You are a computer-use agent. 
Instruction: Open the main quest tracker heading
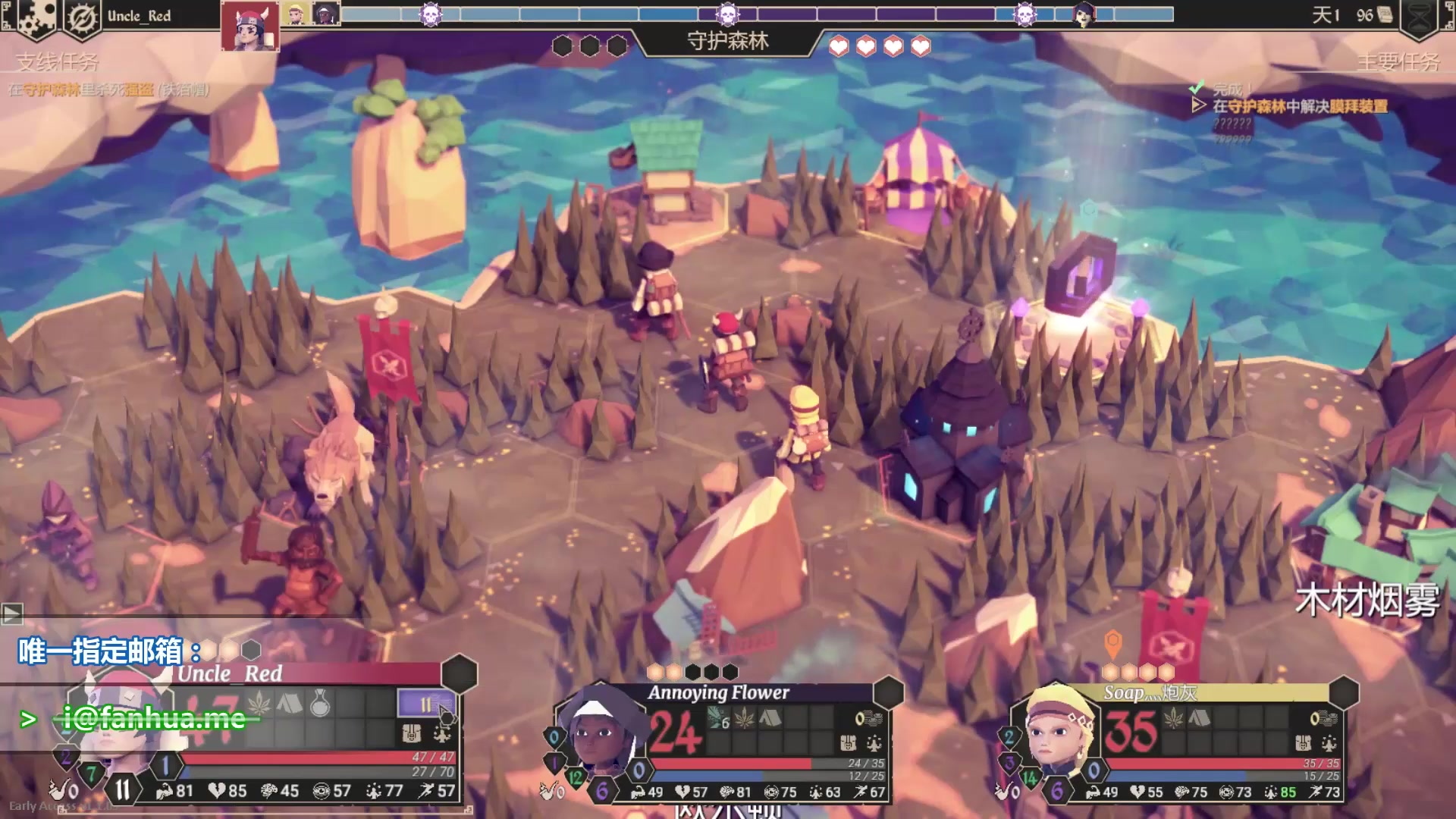(x=1398, y=61)
